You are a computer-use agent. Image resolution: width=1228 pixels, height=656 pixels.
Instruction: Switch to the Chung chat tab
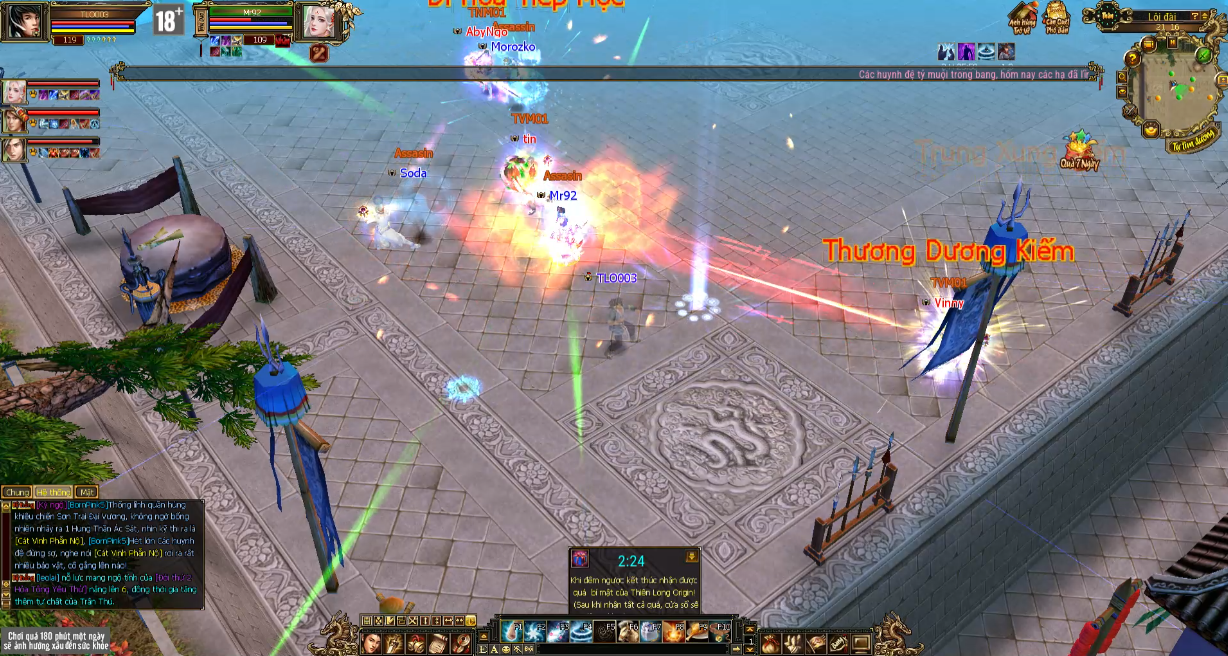[x=17, y=492]
